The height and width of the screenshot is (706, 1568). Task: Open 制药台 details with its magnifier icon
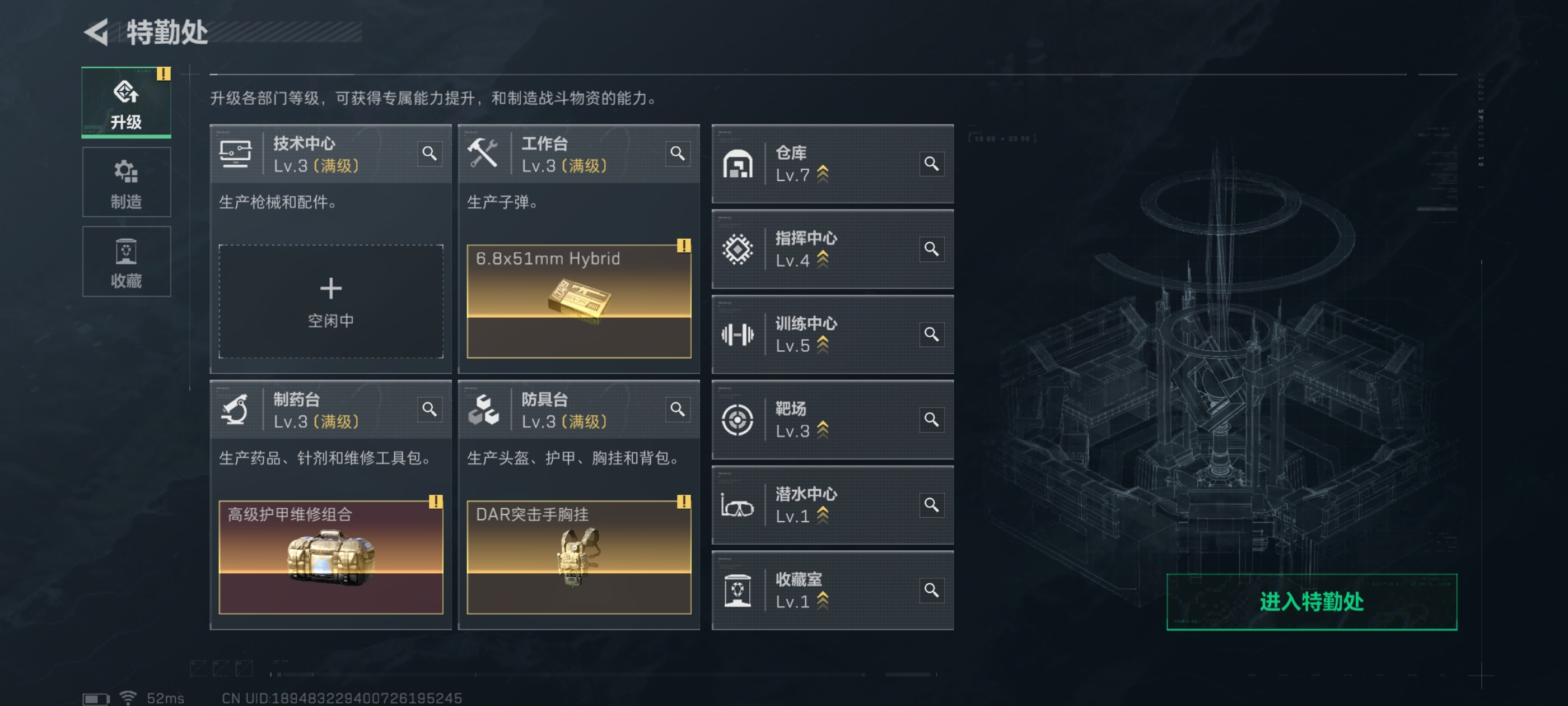[x=430, y=410]
